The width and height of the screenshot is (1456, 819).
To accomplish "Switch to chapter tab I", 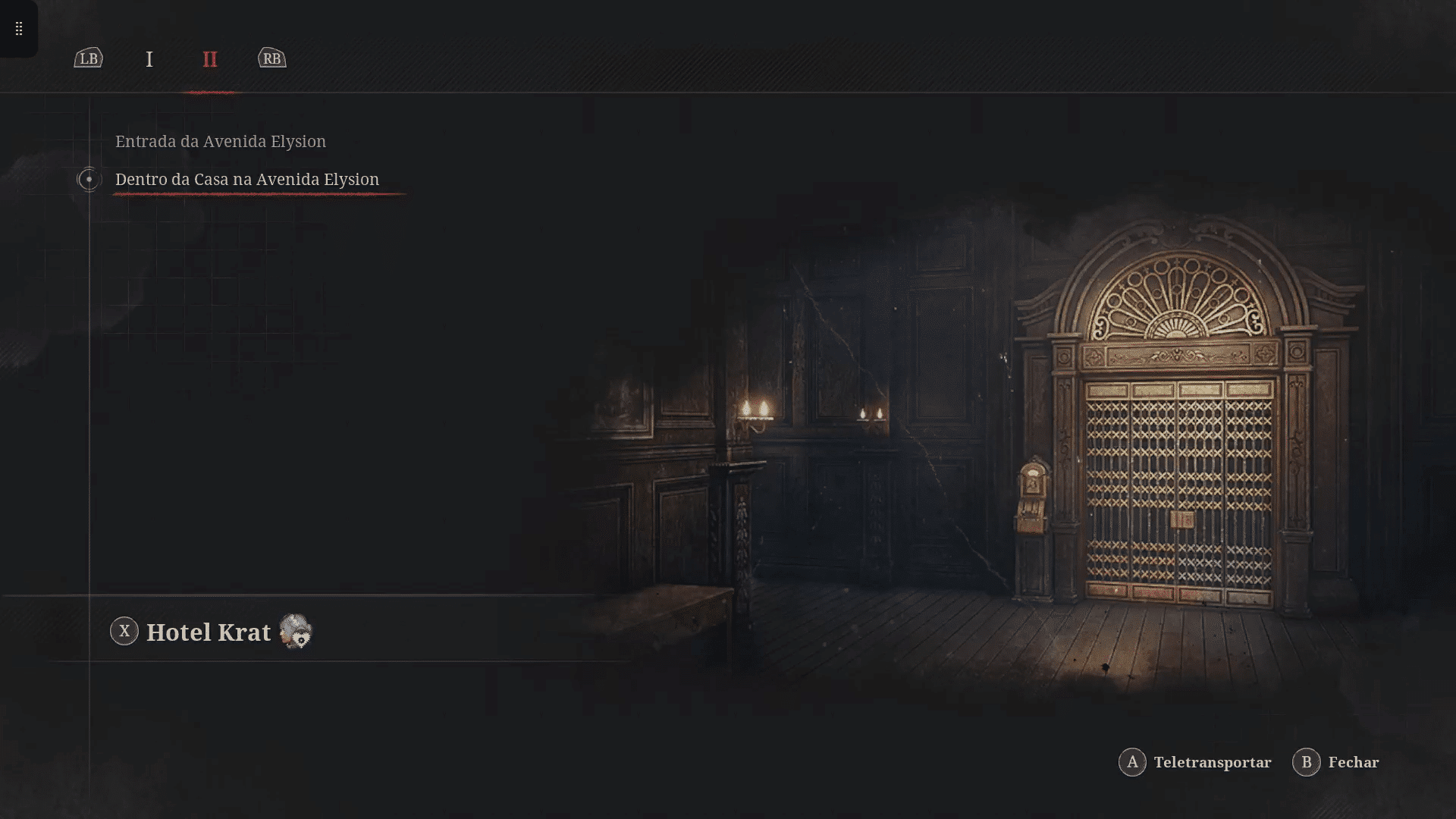I will coord(149,59).
